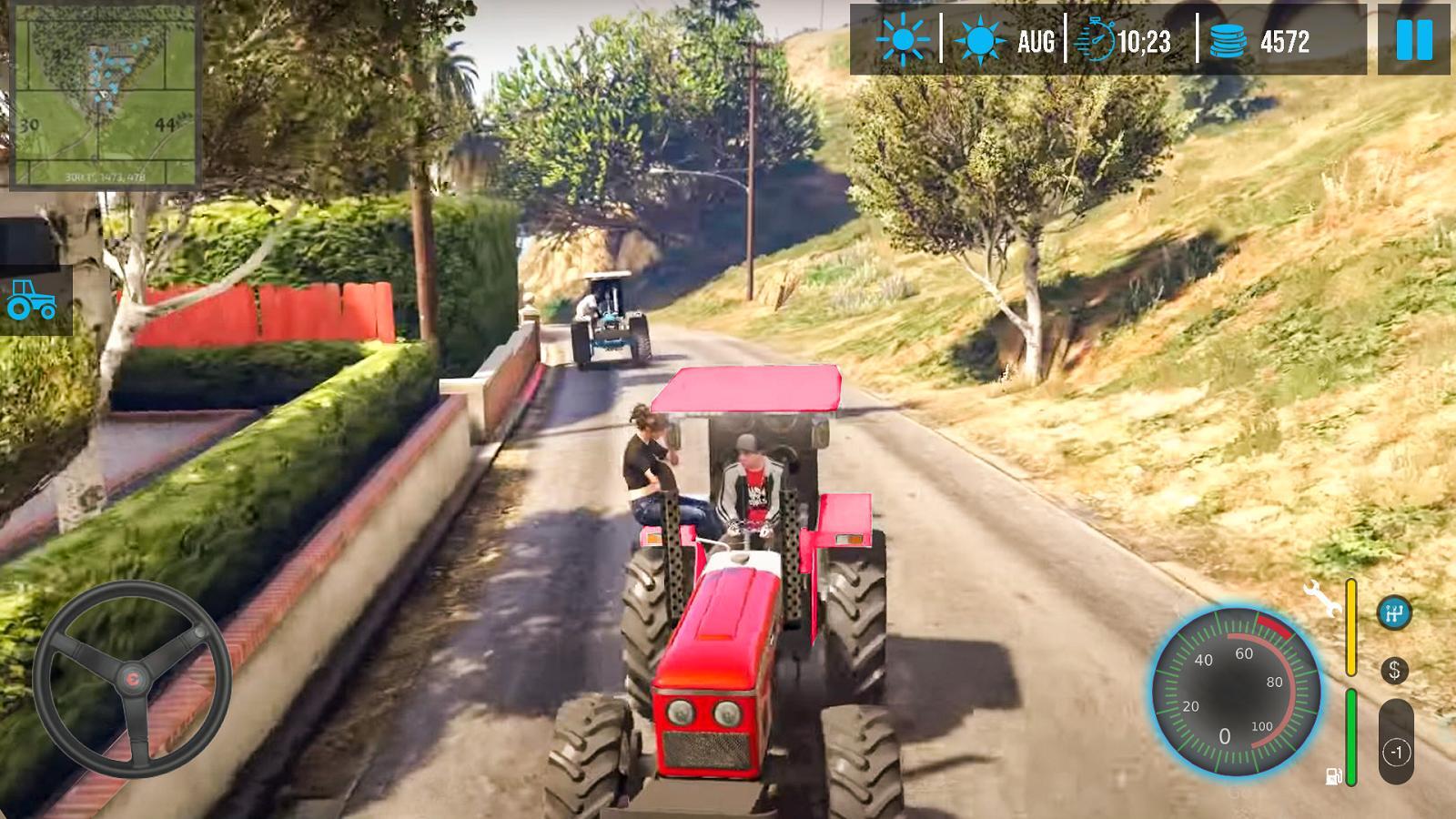Pause the game with the blue pause button
Viewport: 1456px width, 819px height.
pos(1414,40)
